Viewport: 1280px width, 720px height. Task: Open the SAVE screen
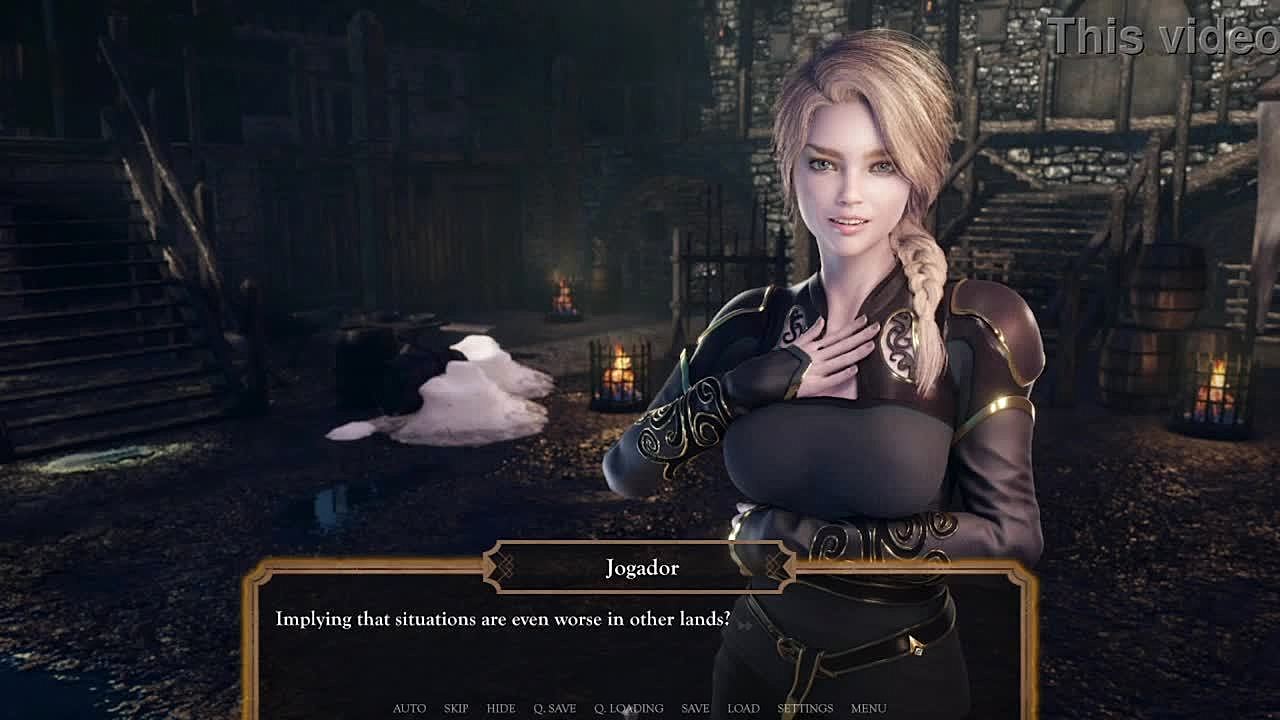[695, 708]
